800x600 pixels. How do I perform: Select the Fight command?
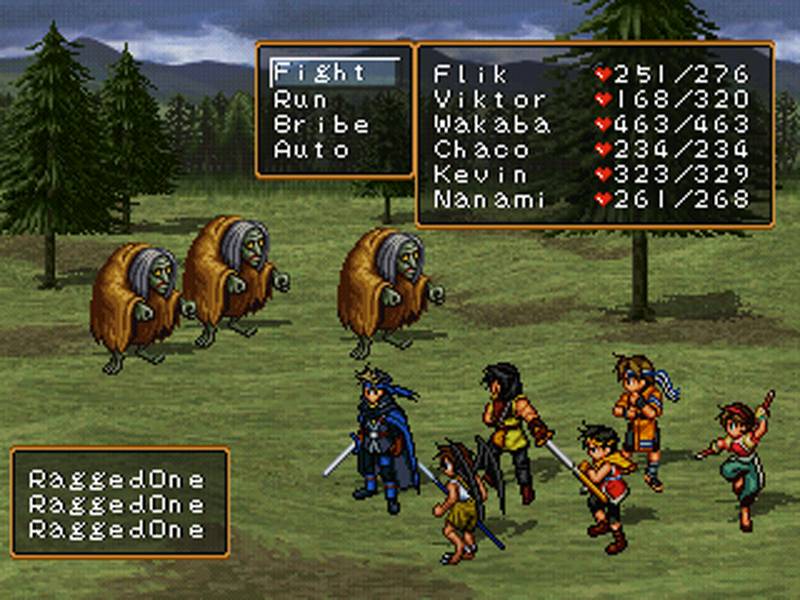(x=320, y=73)
